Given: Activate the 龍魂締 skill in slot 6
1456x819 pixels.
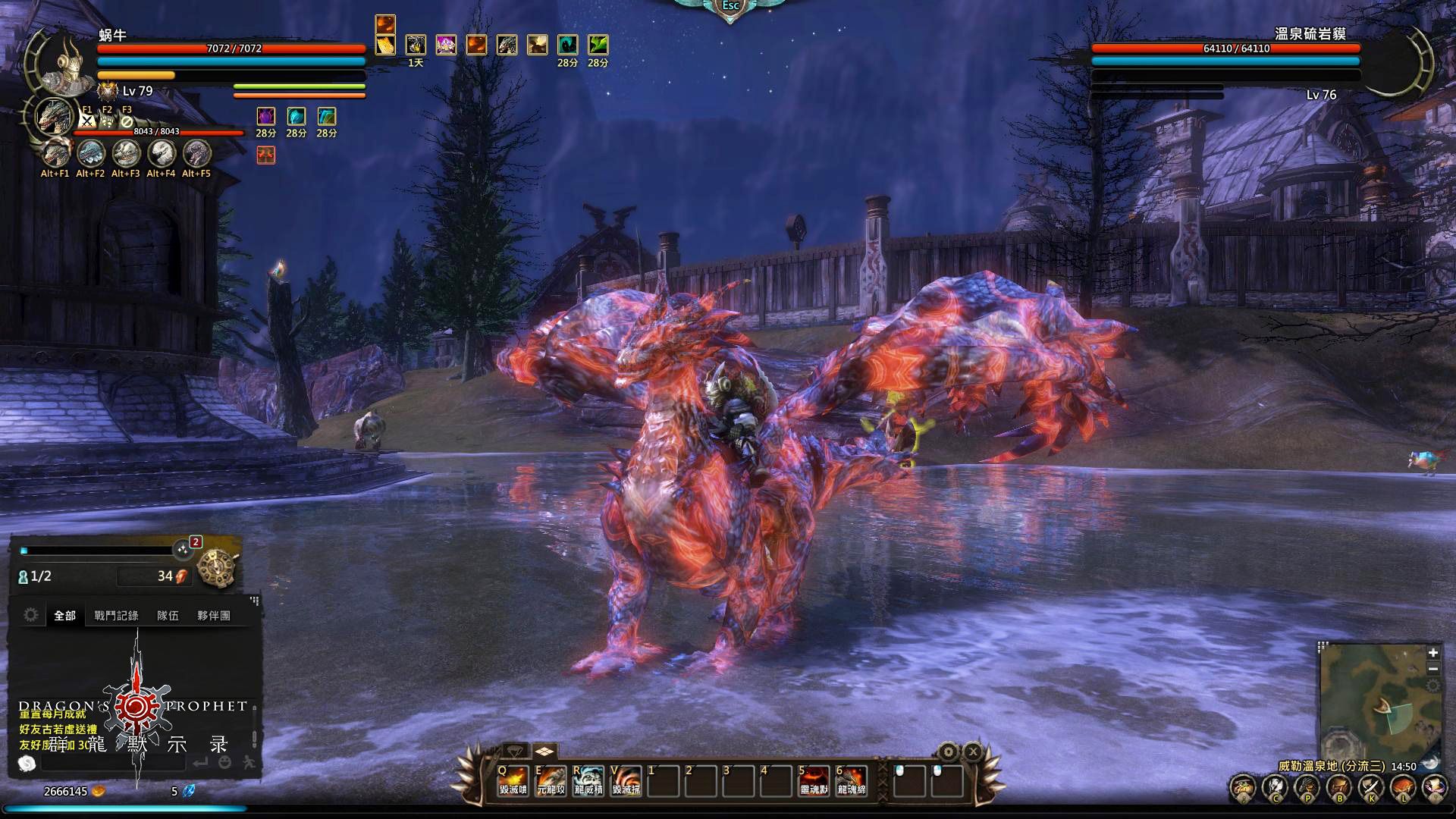Looking at the screenshot, I should pyautogui.click(x=851, y=780).
